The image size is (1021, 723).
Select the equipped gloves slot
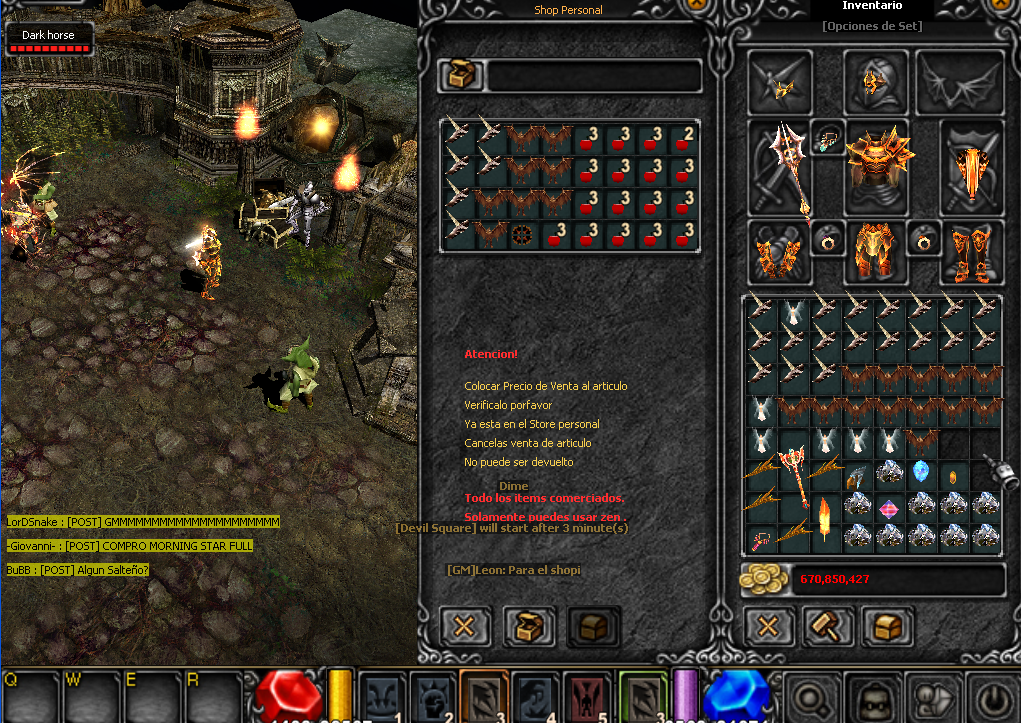point(778,251)
